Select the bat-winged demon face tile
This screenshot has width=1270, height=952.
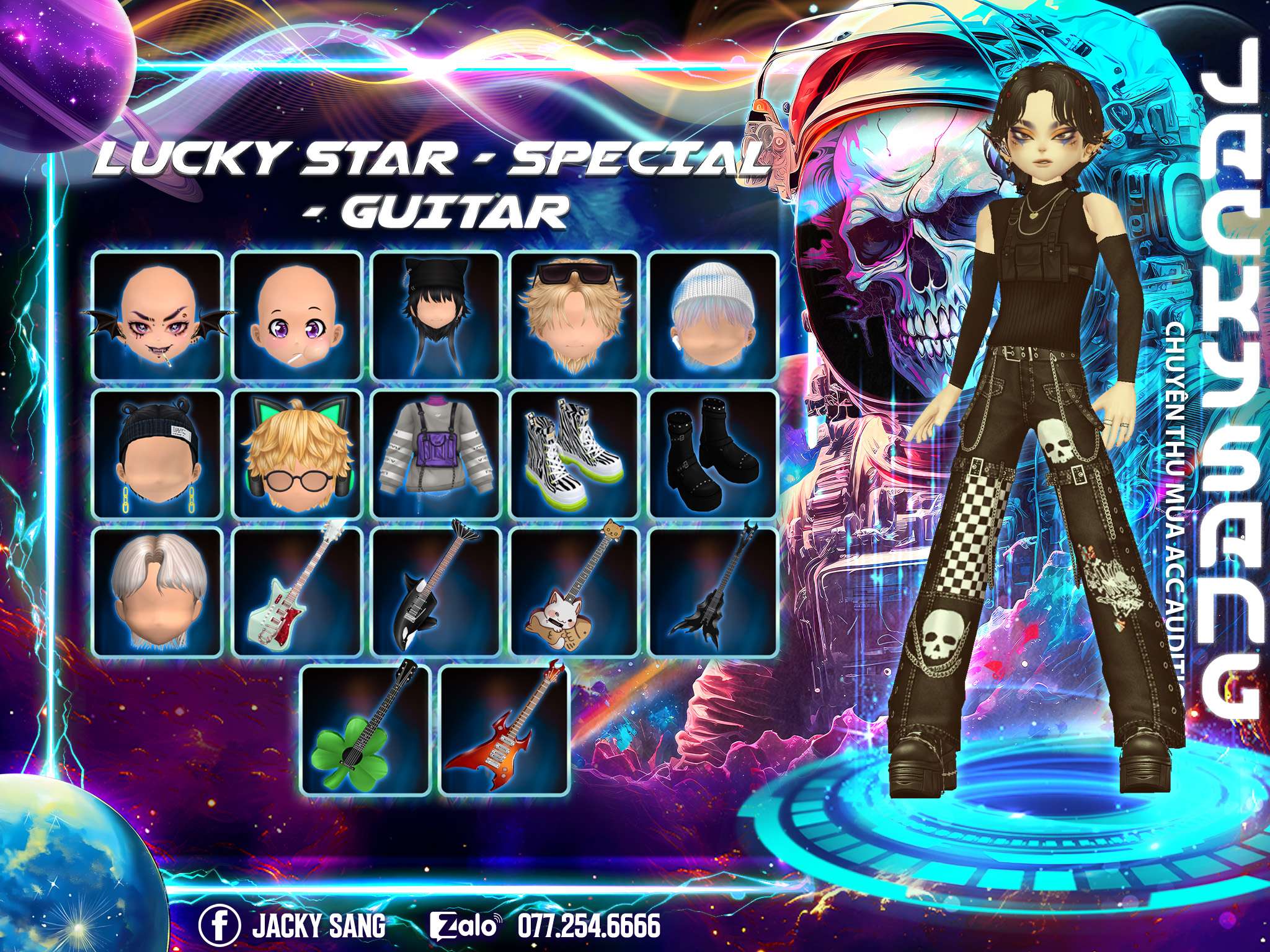click(158, 315)
